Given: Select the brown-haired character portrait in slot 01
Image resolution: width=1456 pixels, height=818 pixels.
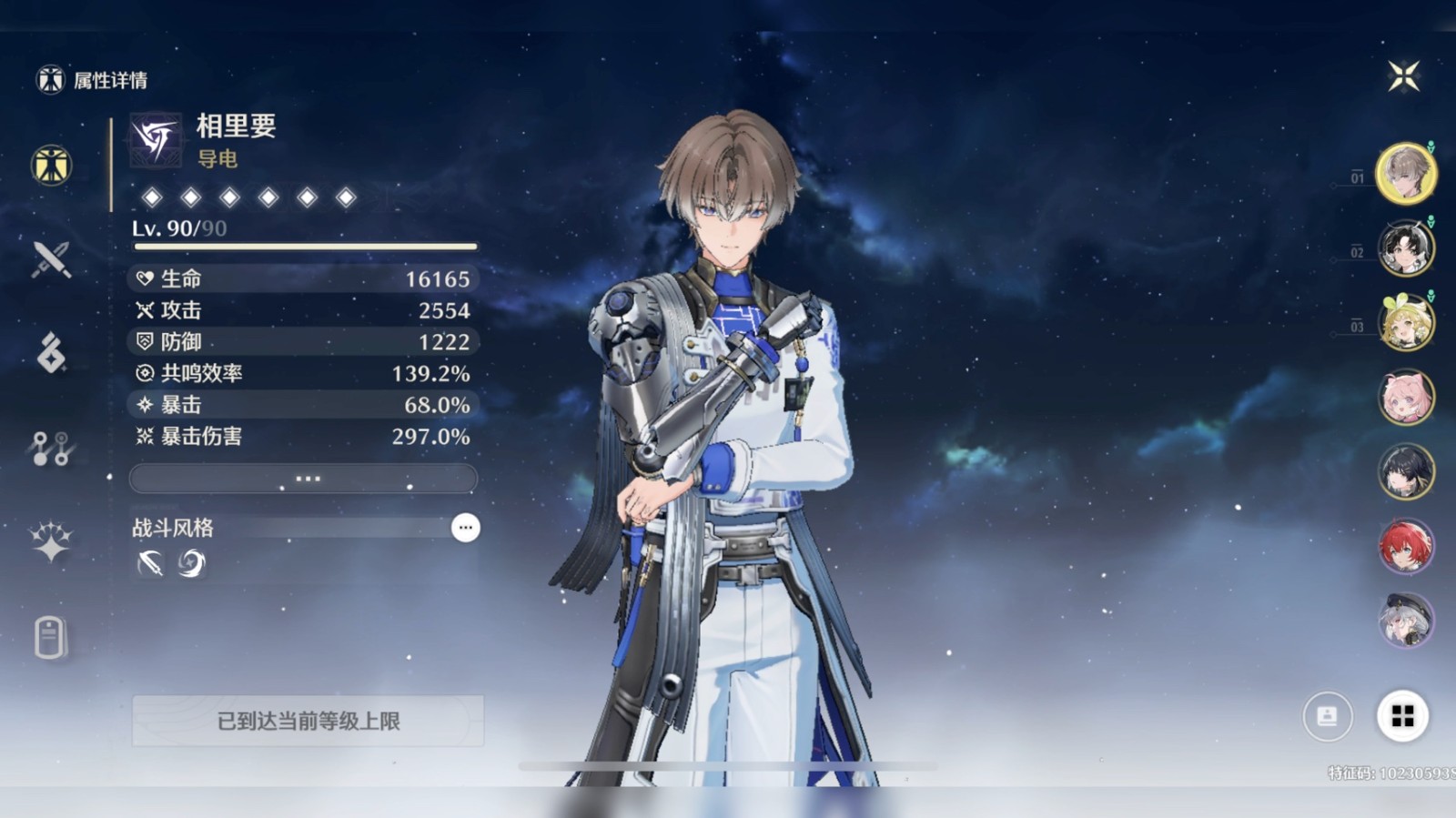Looking at the screenshot, I should coord(1405,173).
